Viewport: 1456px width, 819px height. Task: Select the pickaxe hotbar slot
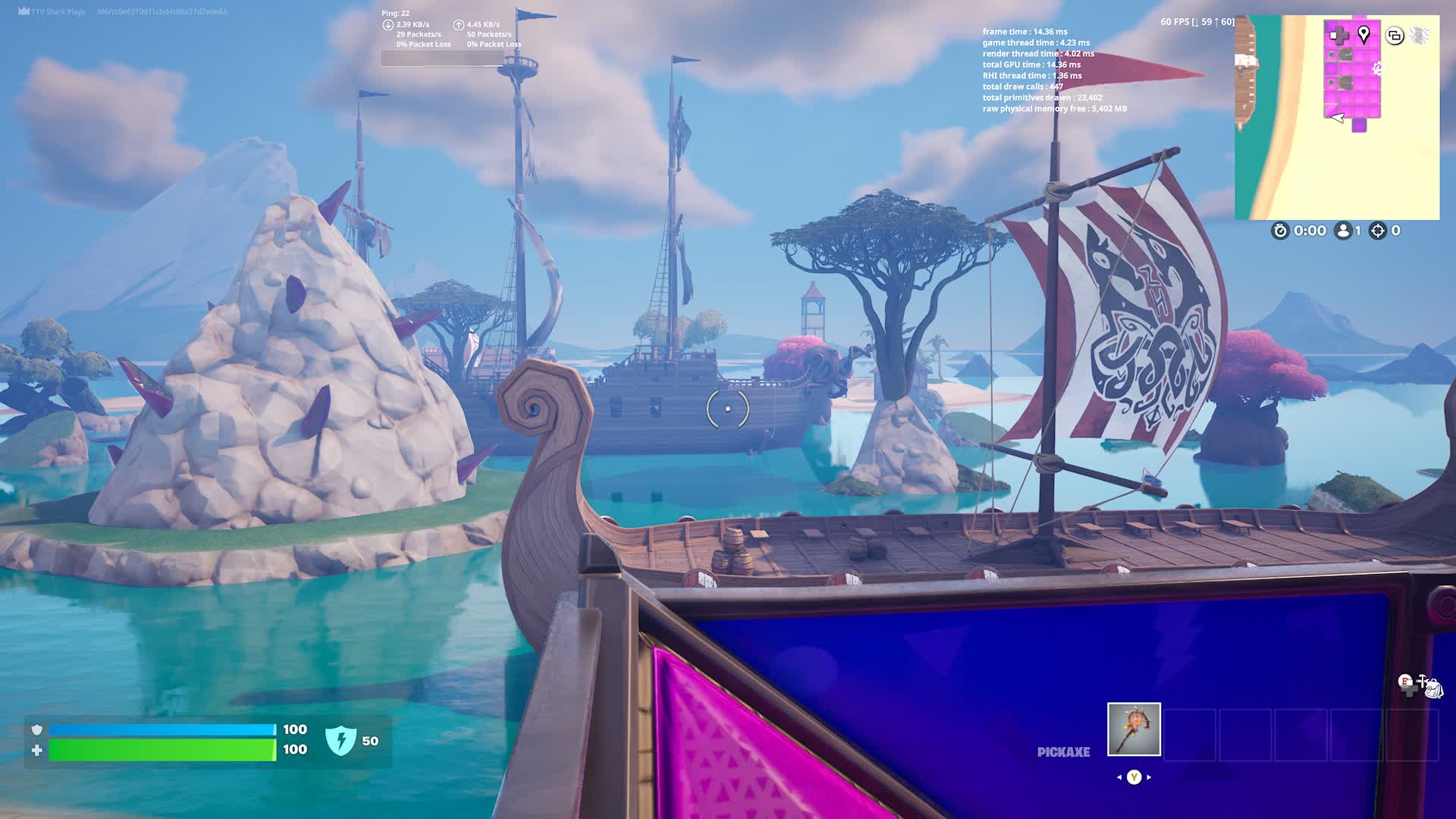click(1134, 730)
